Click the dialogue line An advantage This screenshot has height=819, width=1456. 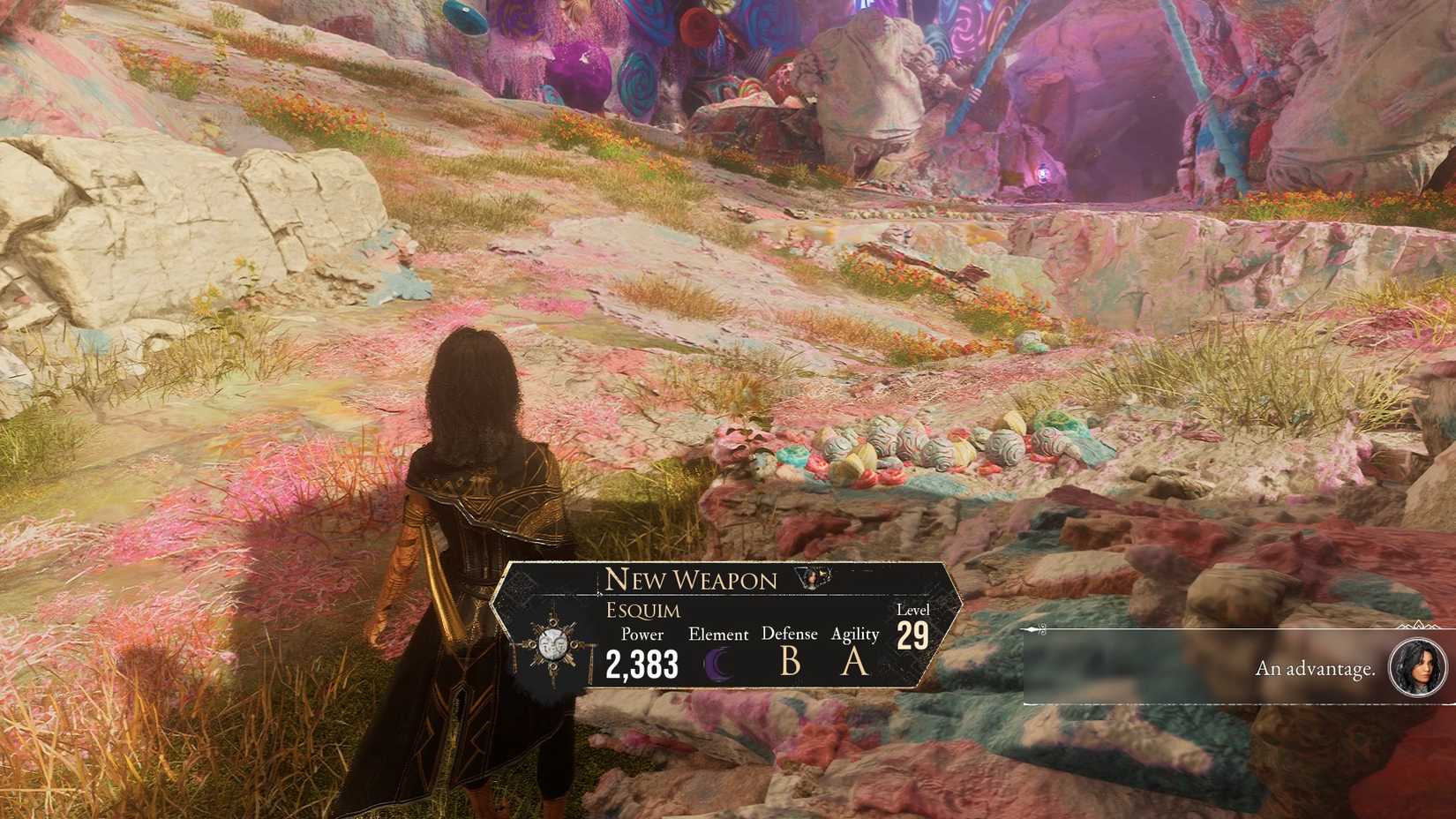[1315, 669]
